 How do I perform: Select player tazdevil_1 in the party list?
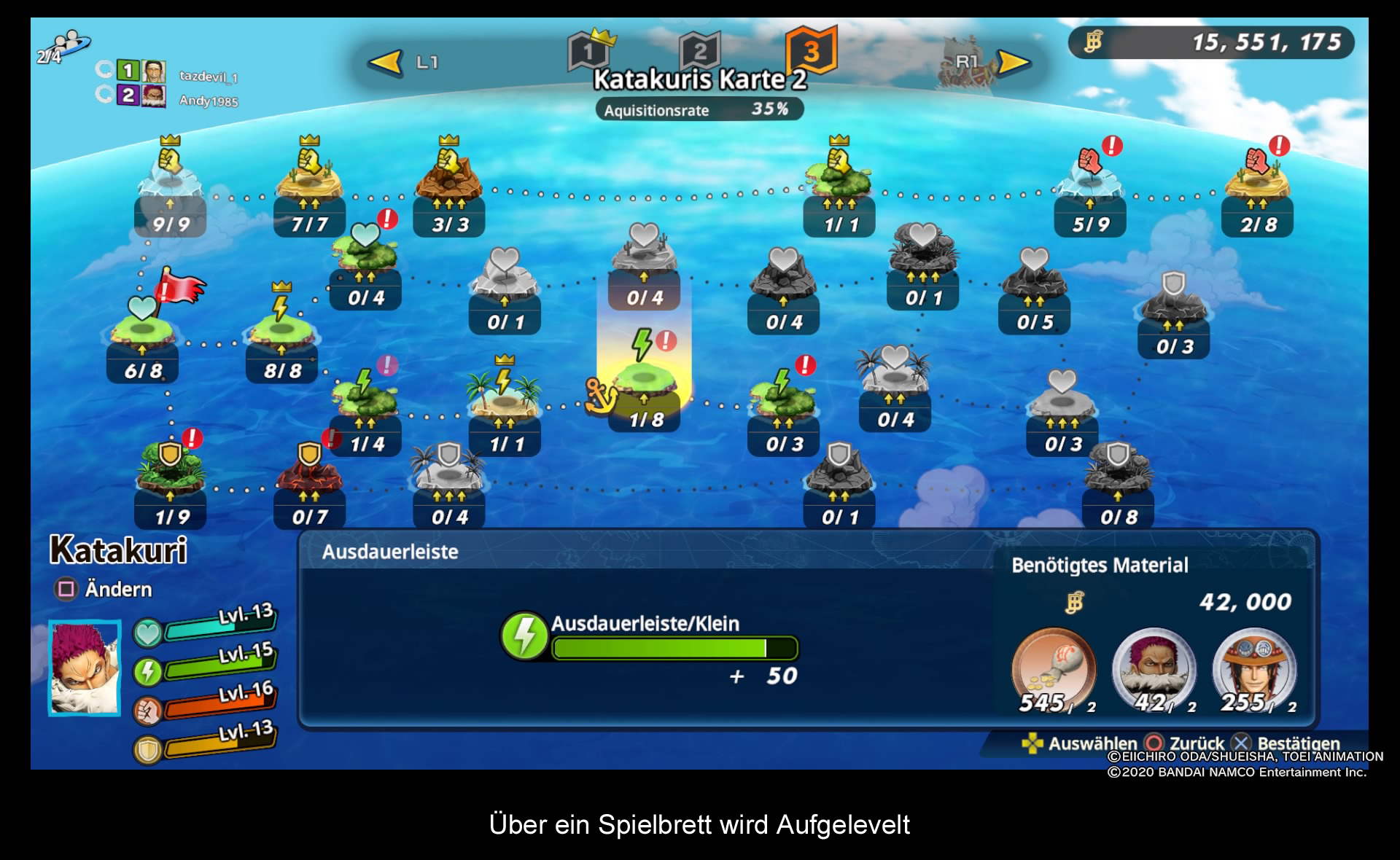point(208,76)
